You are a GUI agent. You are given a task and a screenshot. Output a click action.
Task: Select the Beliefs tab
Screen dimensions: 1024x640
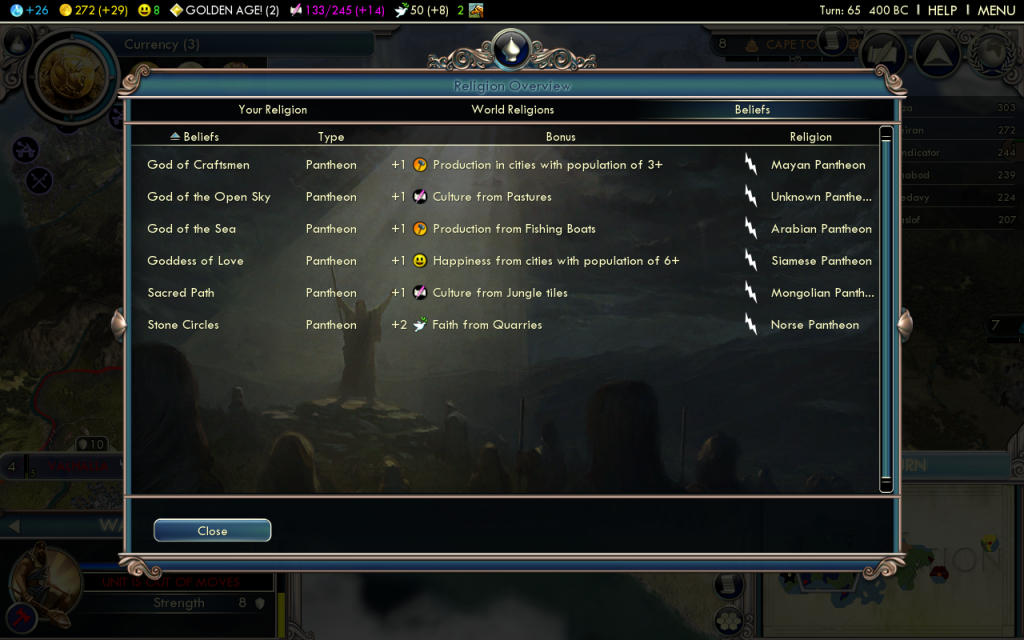coord(752,110)
